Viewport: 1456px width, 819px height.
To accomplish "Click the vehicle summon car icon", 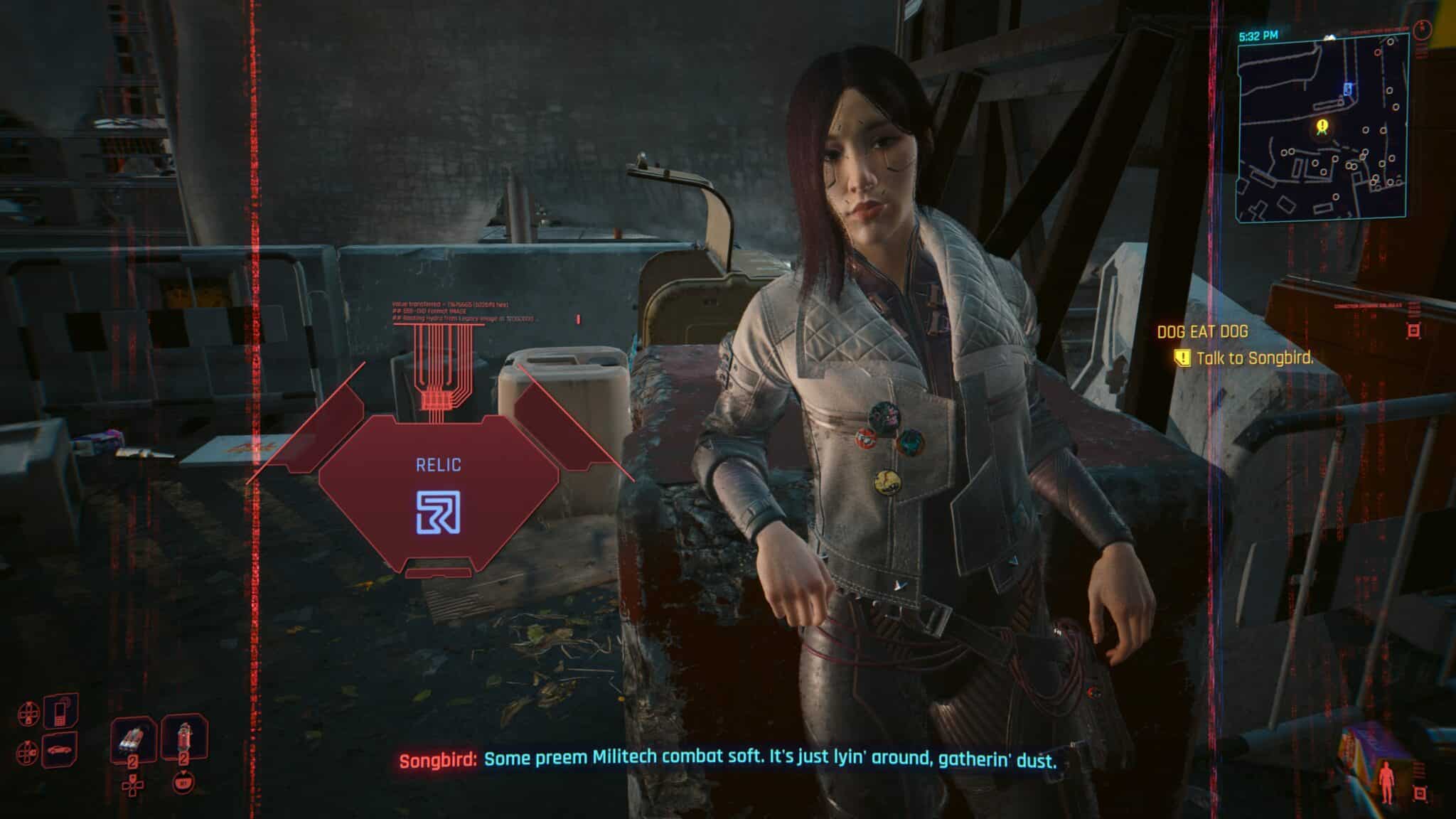I will click(60, 751).
